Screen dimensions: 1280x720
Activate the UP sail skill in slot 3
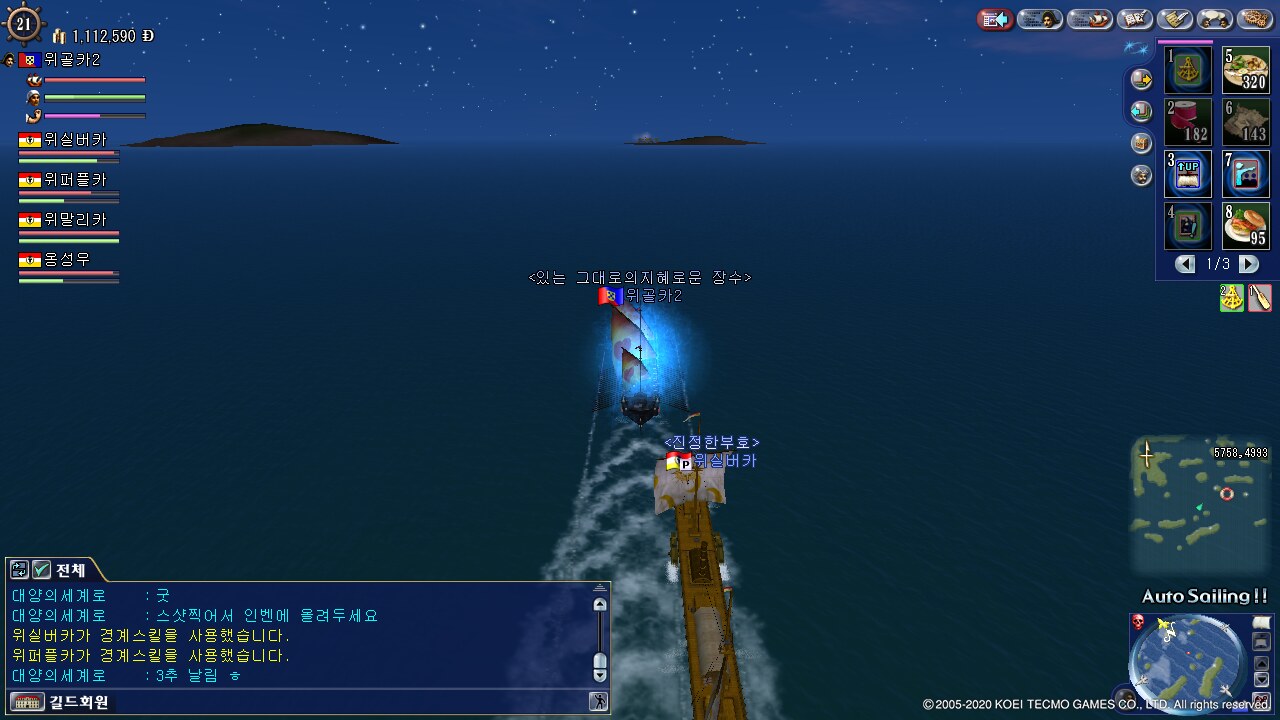[x=1189, y=174]
